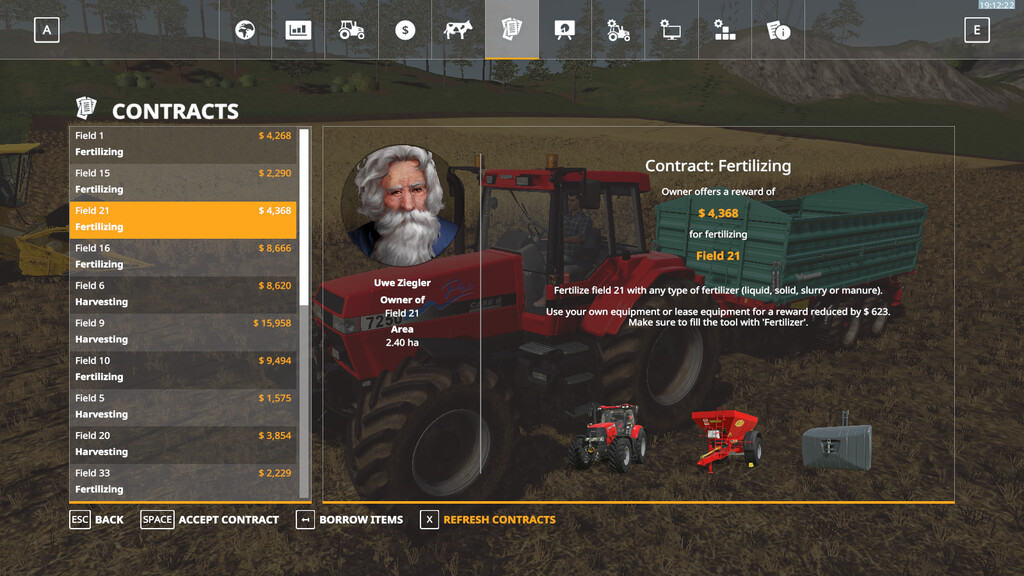Go back using the Back button

tap(97, 520)
